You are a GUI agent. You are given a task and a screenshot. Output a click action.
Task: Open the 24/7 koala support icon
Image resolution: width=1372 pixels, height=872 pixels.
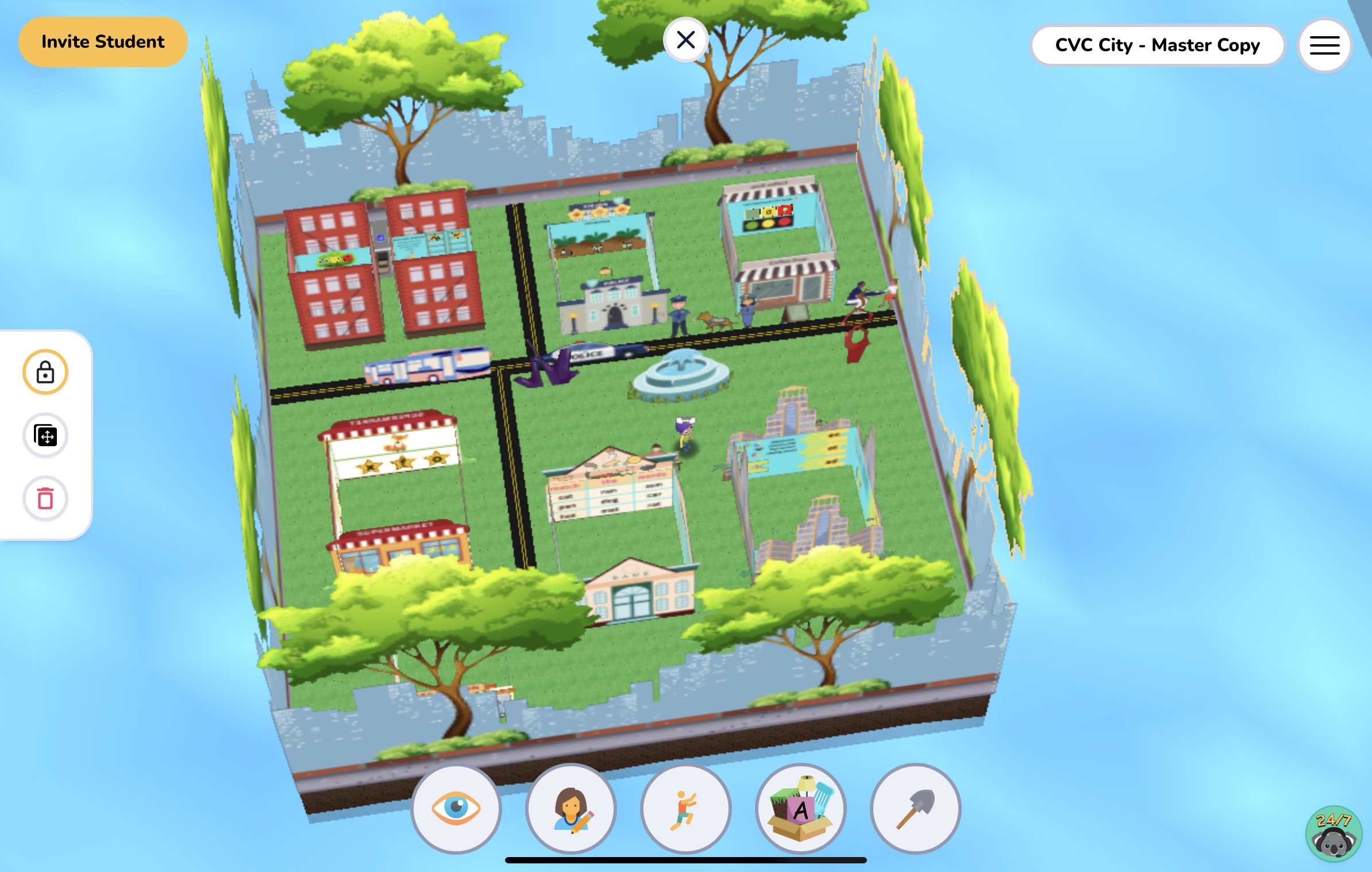(x=1334, y=835)
